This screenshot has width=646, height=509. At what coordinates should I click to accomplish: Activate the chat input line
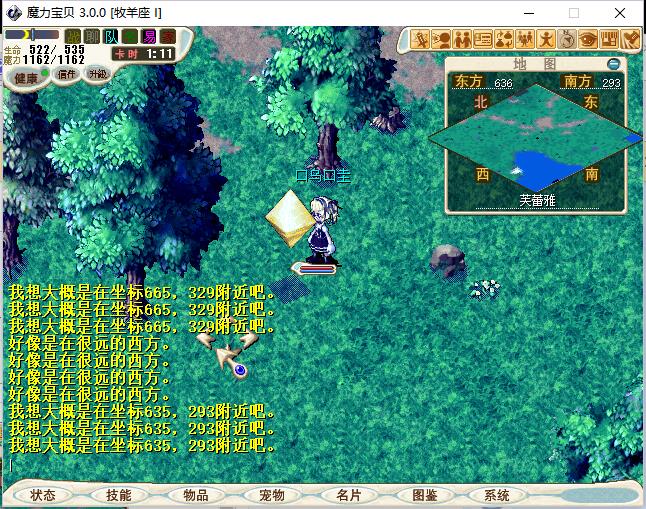pos(200,465)
